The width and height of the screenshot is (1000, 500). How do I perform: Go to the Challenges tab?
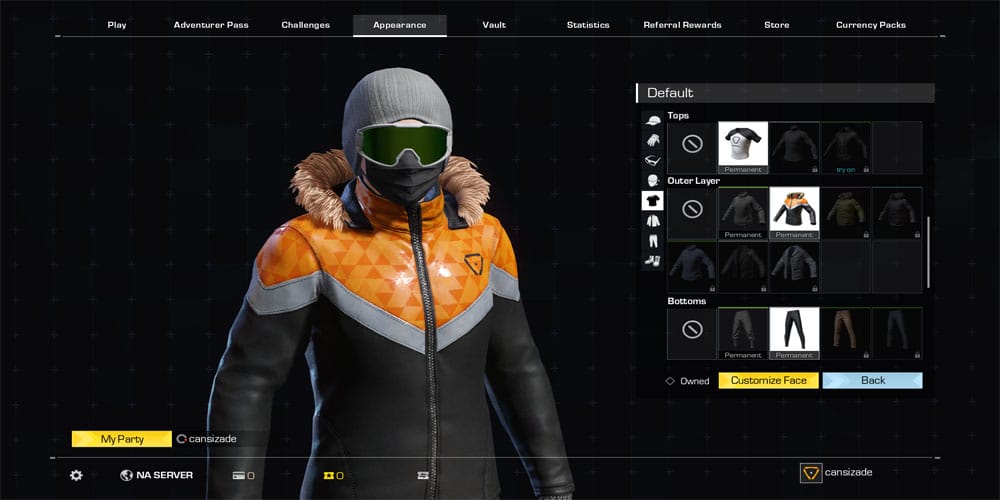tap(306, 25)
